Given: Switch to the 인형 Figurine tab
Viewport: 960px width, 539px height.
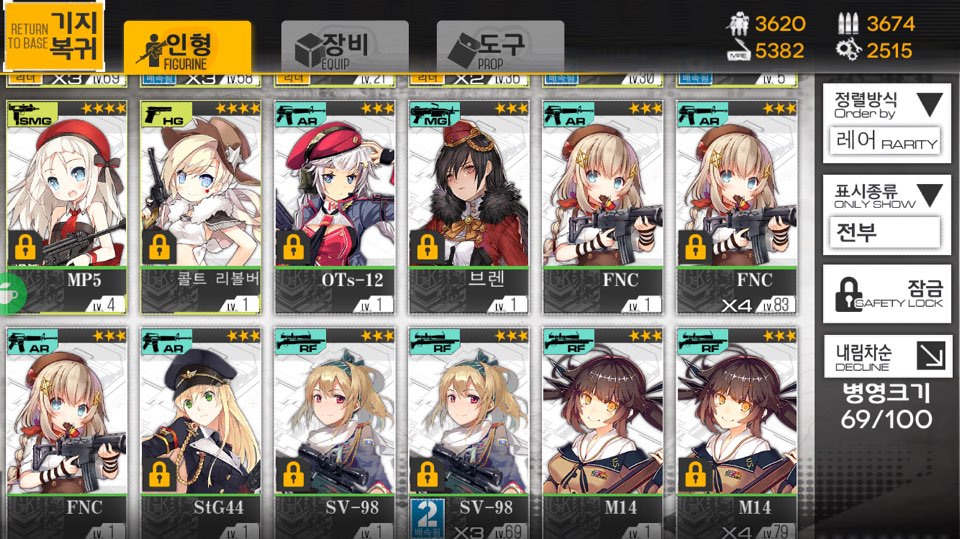Looking at the screenshot, I should tap(187, 46).
